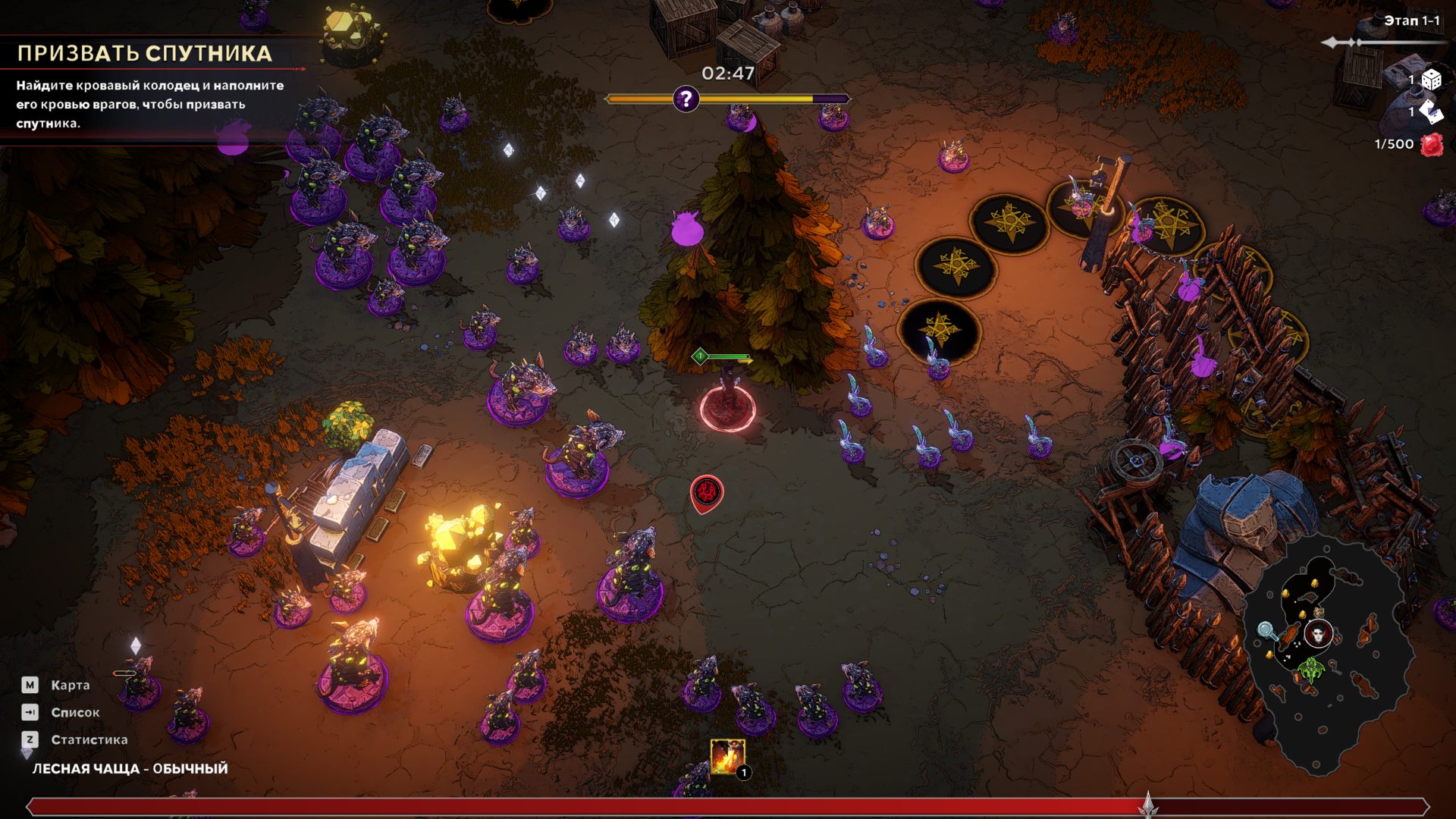
Task: Click the red blood well waypoint pin
Action: pos(707,492)
